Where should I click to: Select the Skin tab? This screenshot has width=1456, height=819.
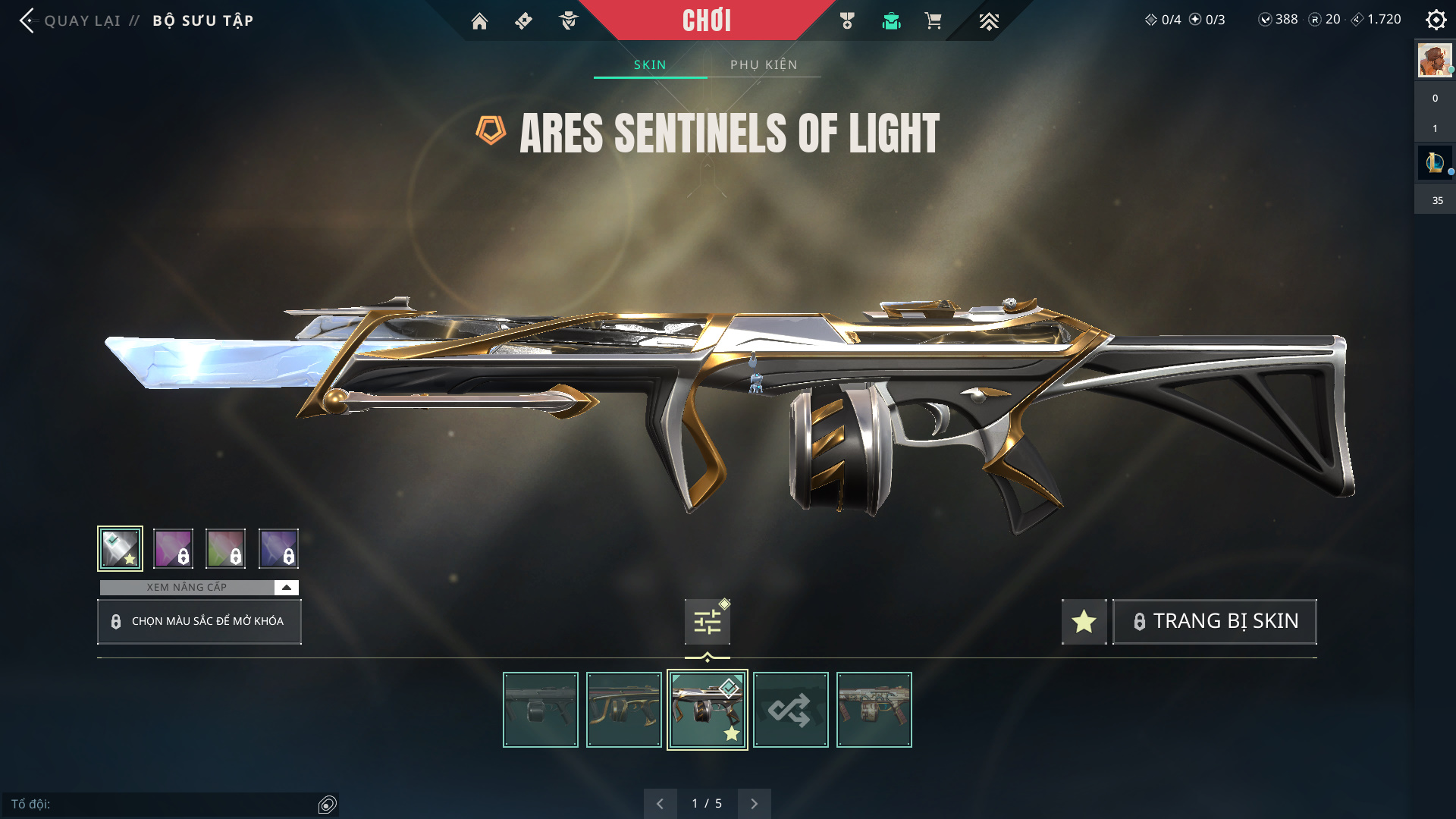[x=650, y=64]
